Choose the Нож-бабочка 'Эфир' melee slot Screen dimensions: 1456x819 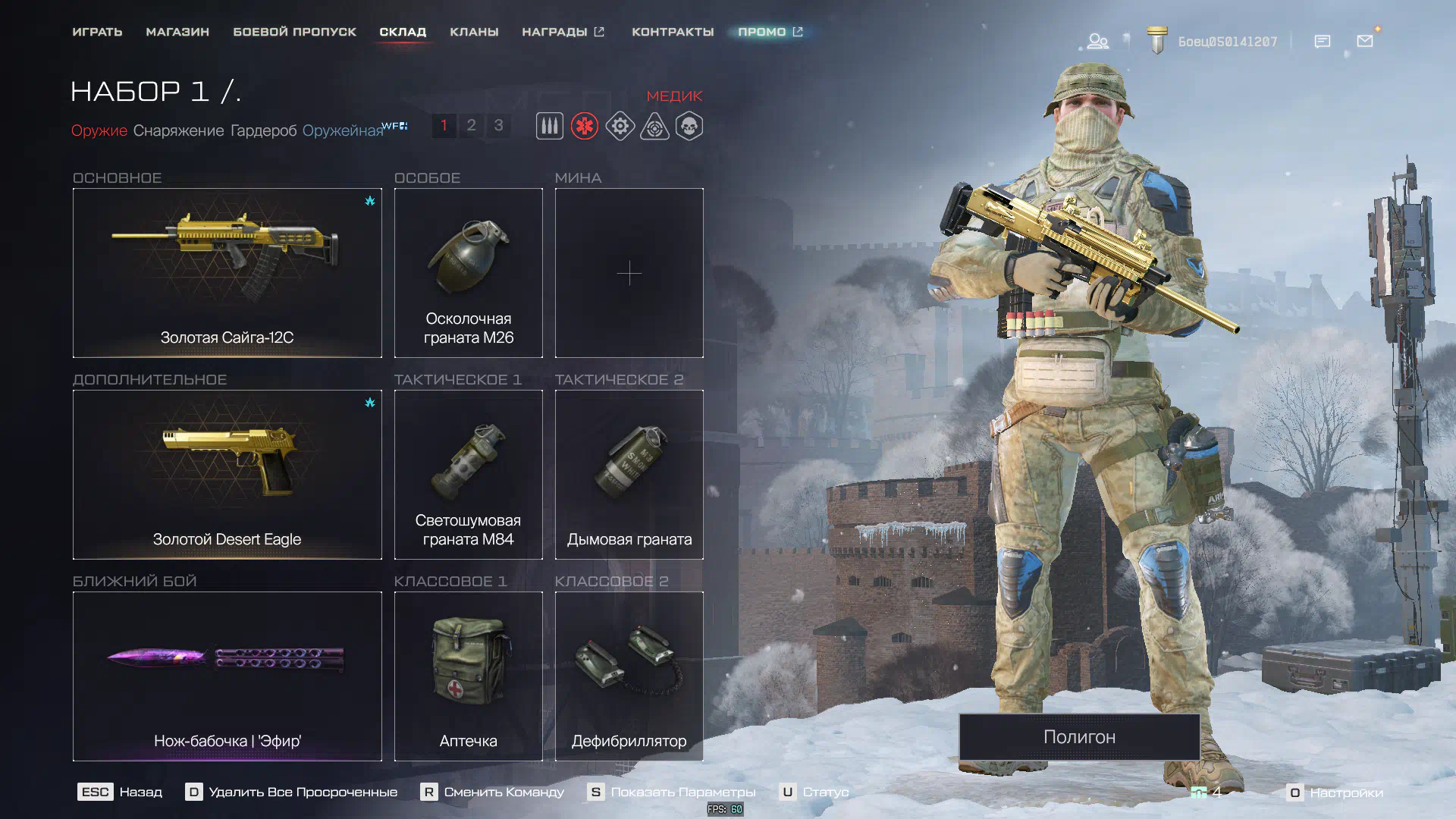(227, 676)
